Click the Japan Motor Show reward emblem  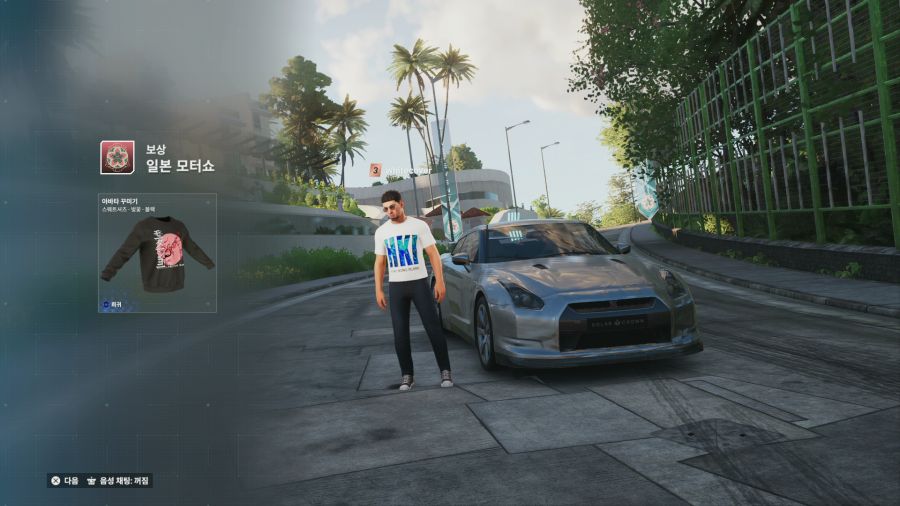click(x=117, y=157)
